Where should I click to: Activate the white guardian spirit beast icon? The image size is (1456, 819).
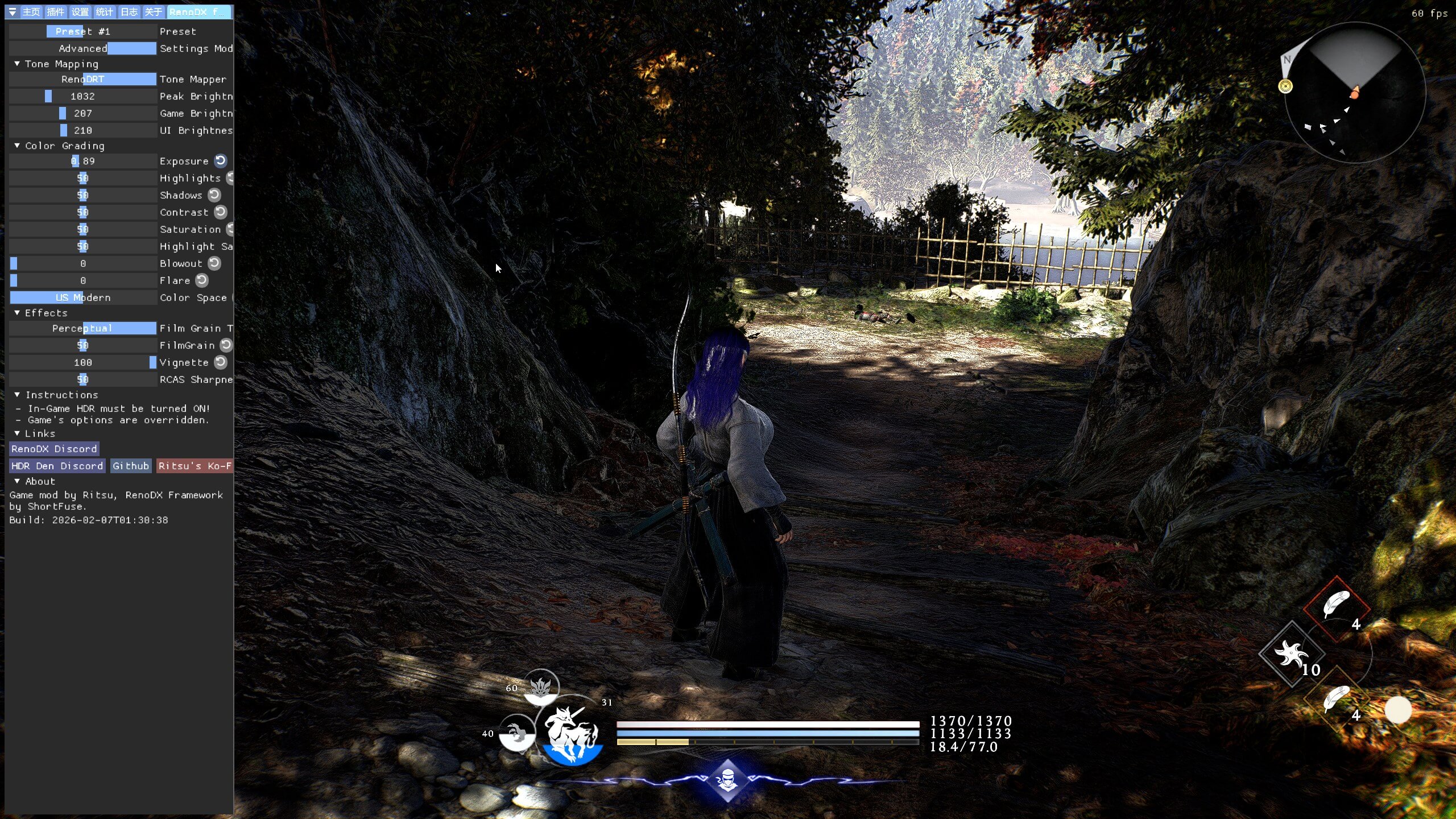pos(571,734)
